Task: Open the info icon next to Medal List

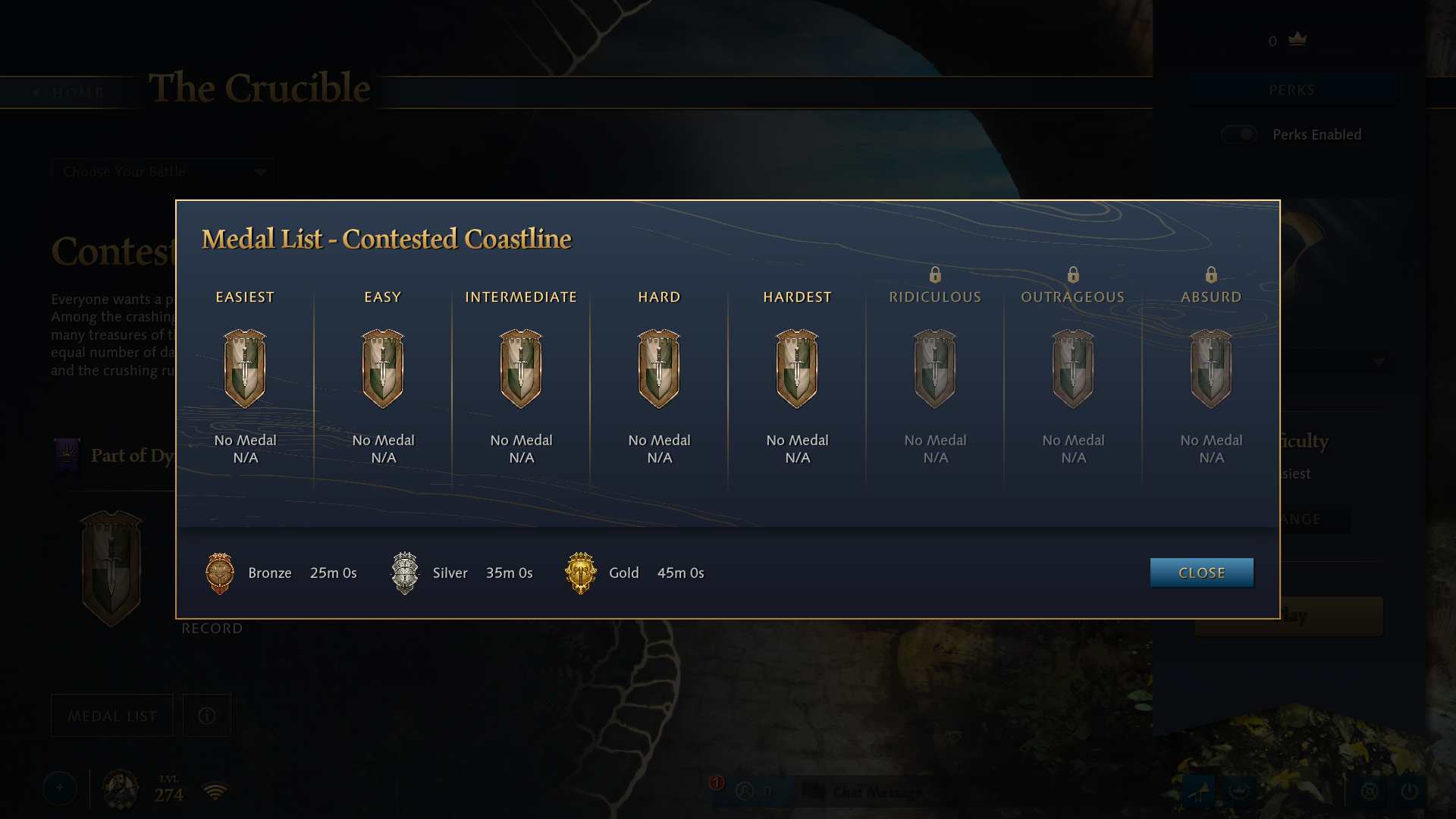Action: pos(207,716)
